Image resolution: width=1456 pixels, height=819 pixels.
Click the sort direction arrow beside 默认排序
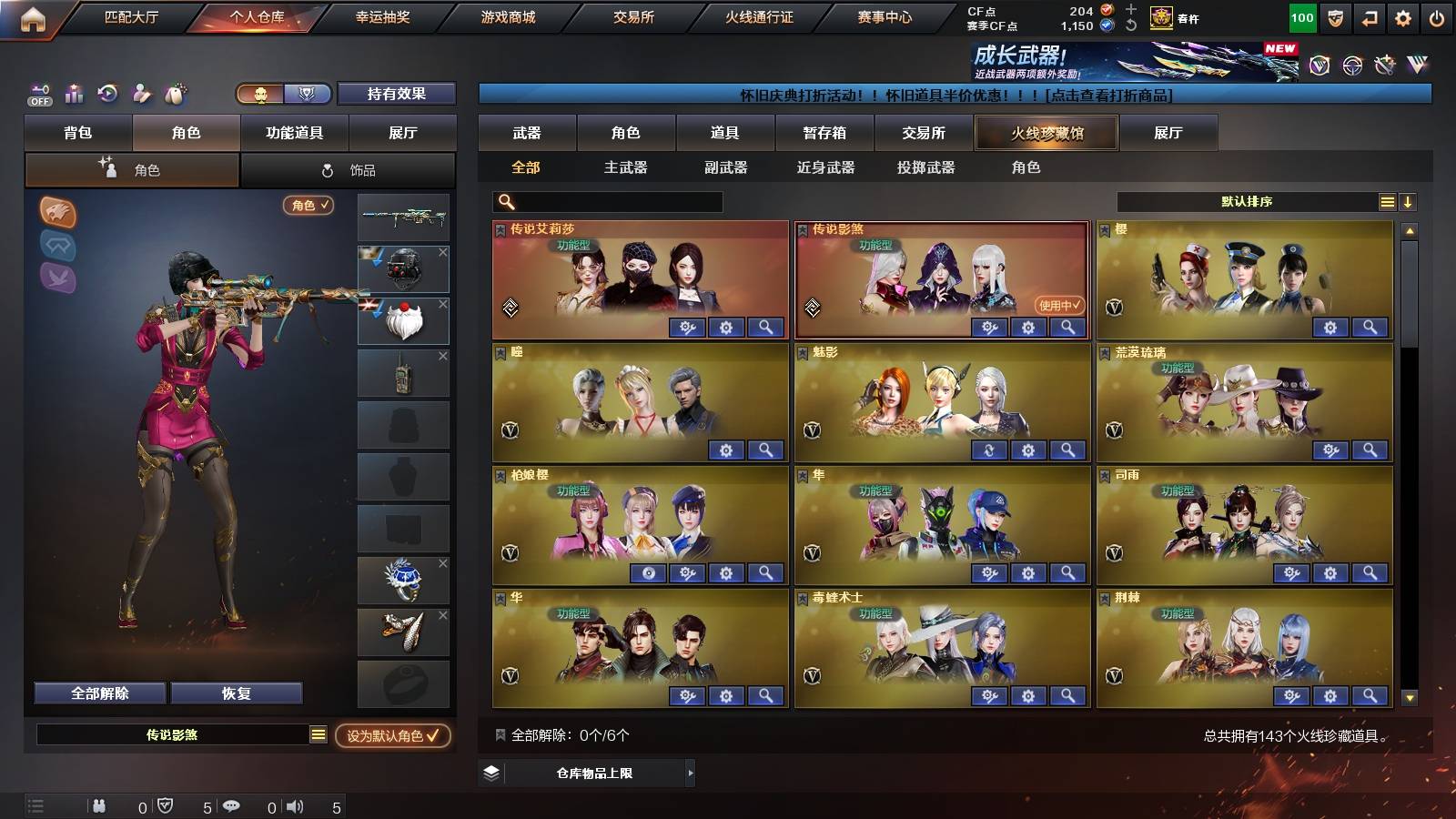(1410, 201)
